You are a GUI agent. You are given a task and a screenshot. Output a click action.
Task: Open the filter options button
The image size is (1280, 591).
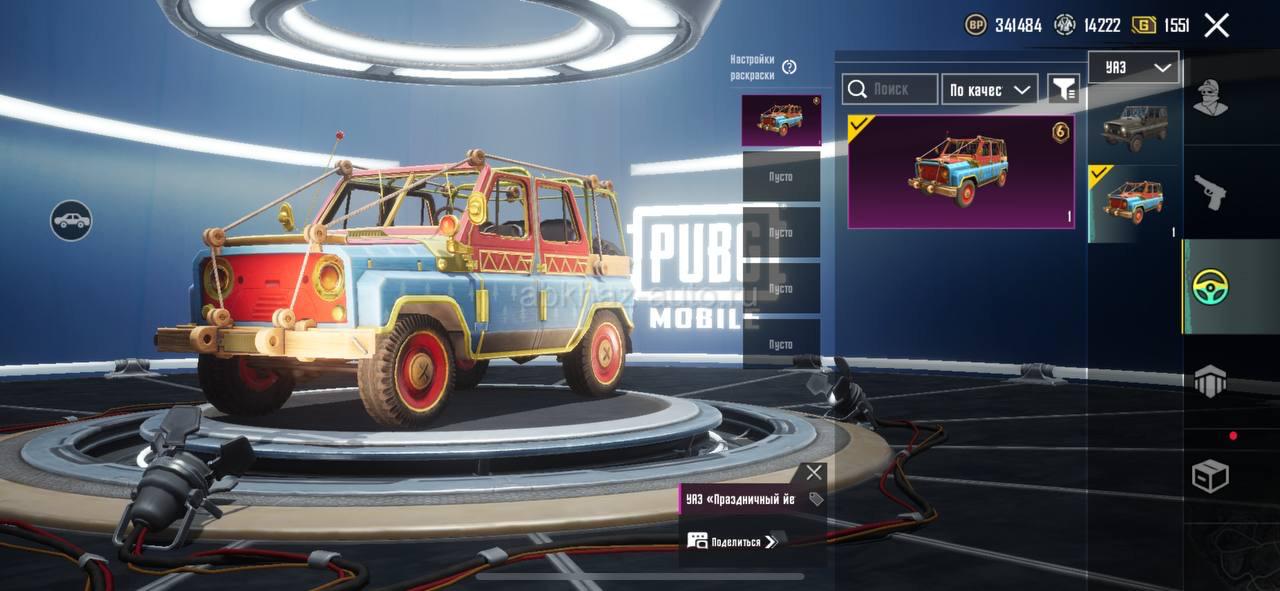coord(1063,90)
